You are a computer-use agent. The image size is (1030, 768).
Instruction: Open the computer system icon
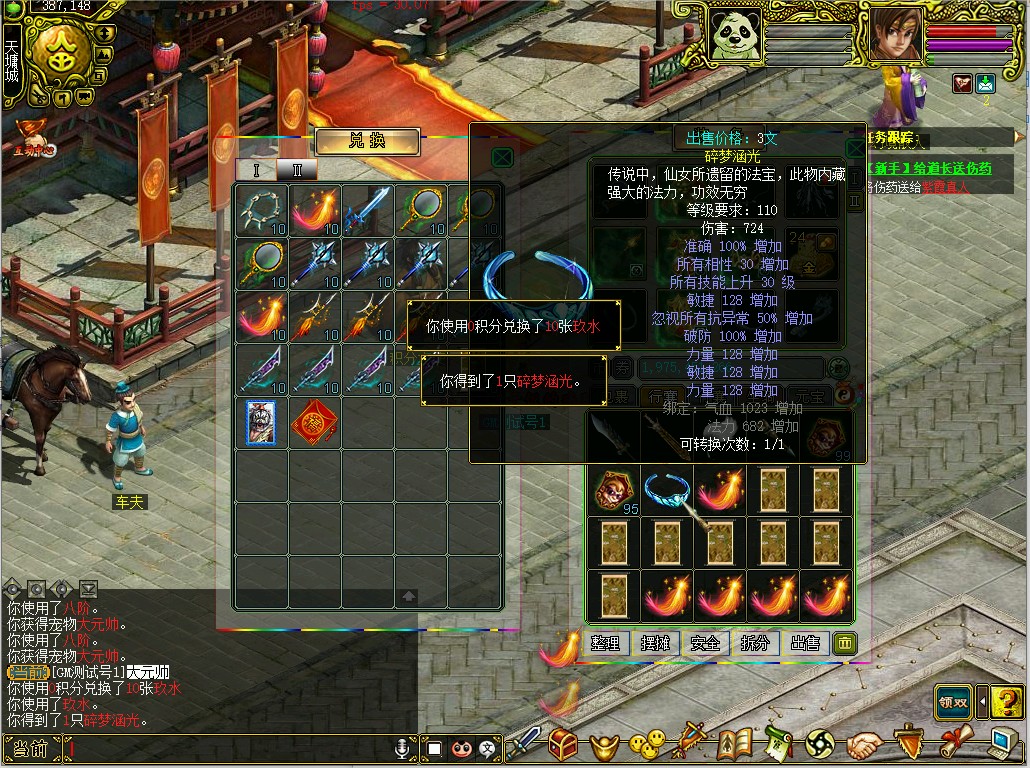[1005, 745]
